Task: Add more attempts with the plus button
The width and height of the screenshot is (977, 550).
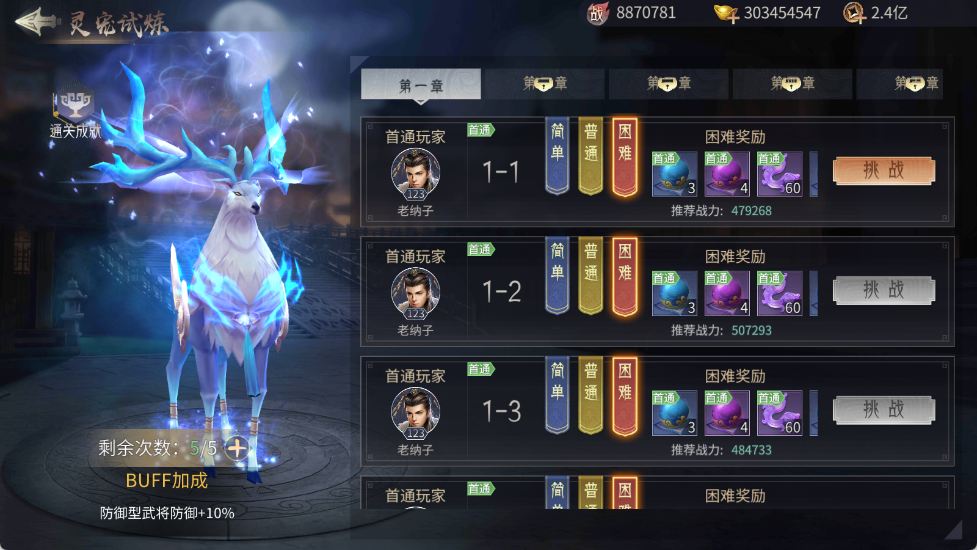Action: (237, 447)
